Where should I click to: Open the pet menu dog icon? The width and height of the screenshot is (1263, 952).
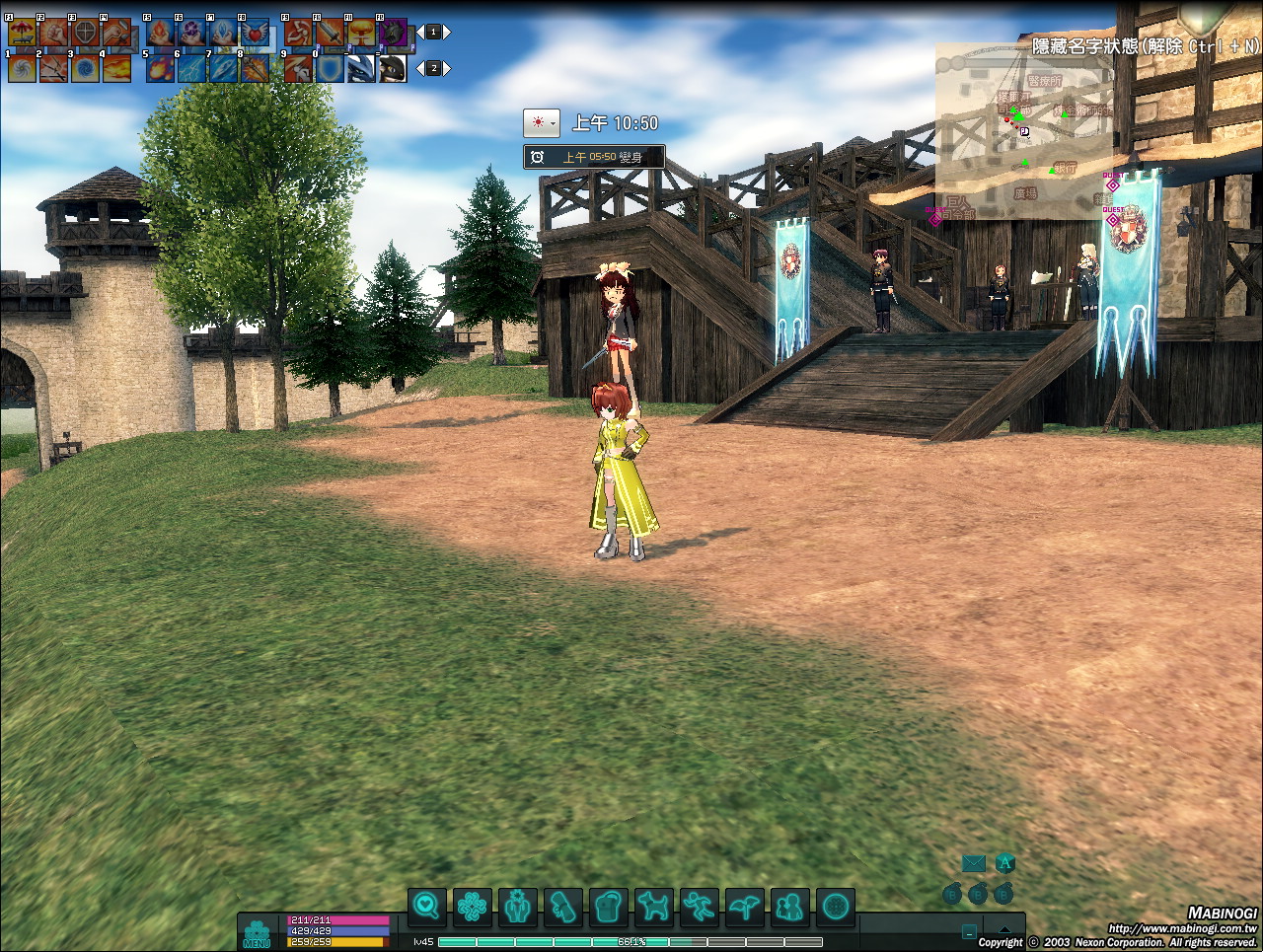click(653, 906)
